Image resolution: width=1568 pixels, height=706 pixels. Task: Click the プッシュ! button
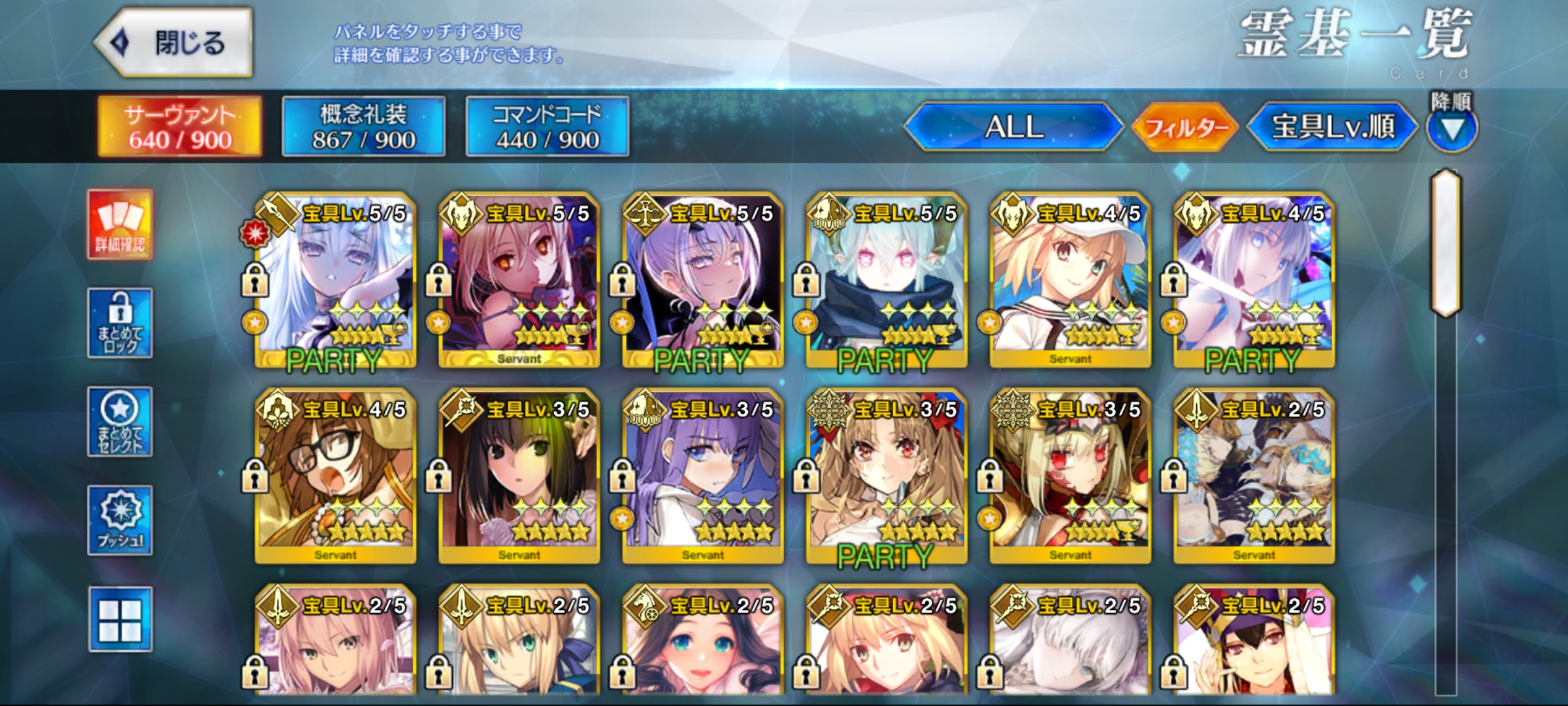click(x=120, y=520)
